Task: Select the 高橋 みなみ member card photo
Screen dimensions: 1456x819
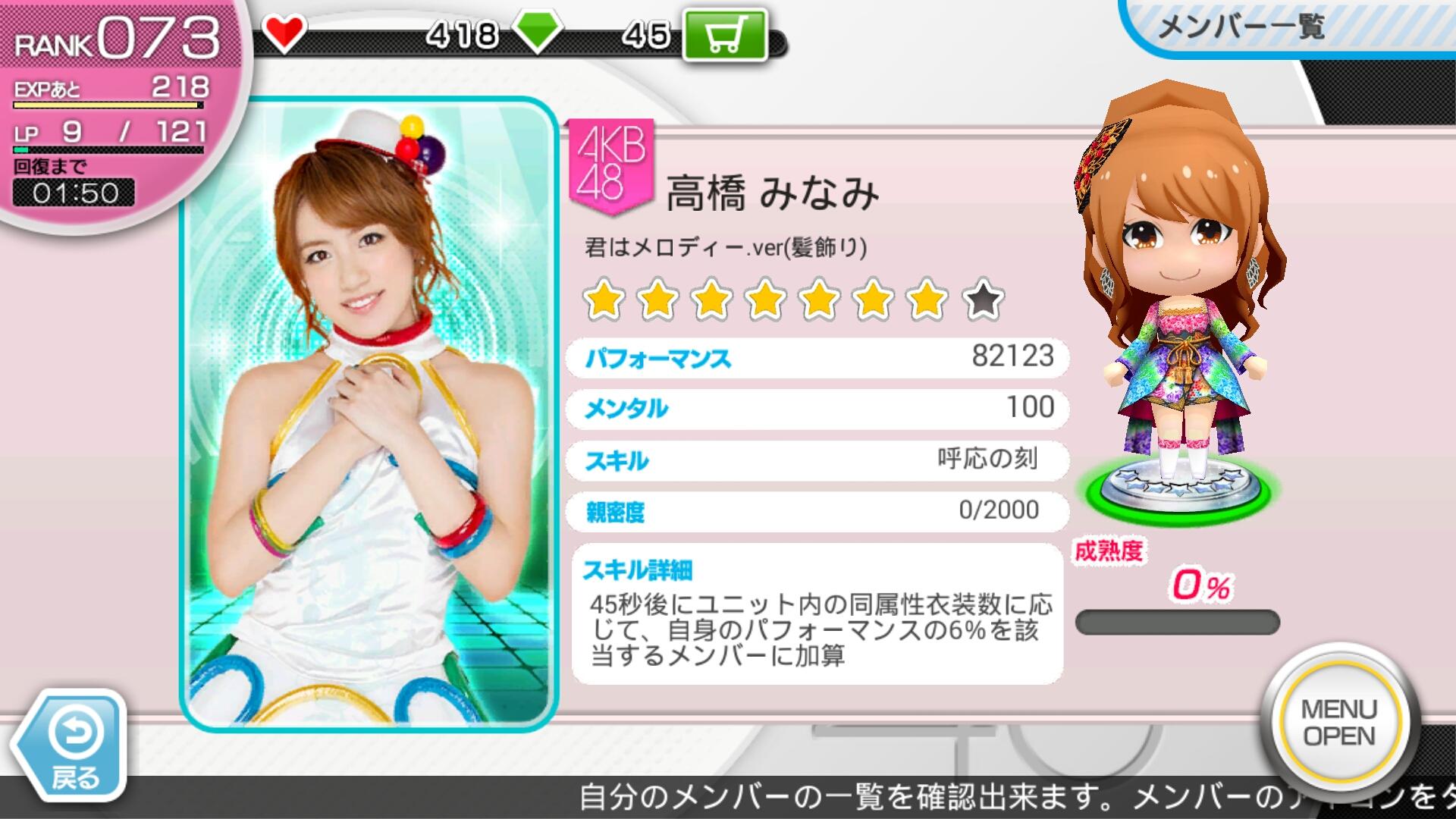Action: coord(369,414)
